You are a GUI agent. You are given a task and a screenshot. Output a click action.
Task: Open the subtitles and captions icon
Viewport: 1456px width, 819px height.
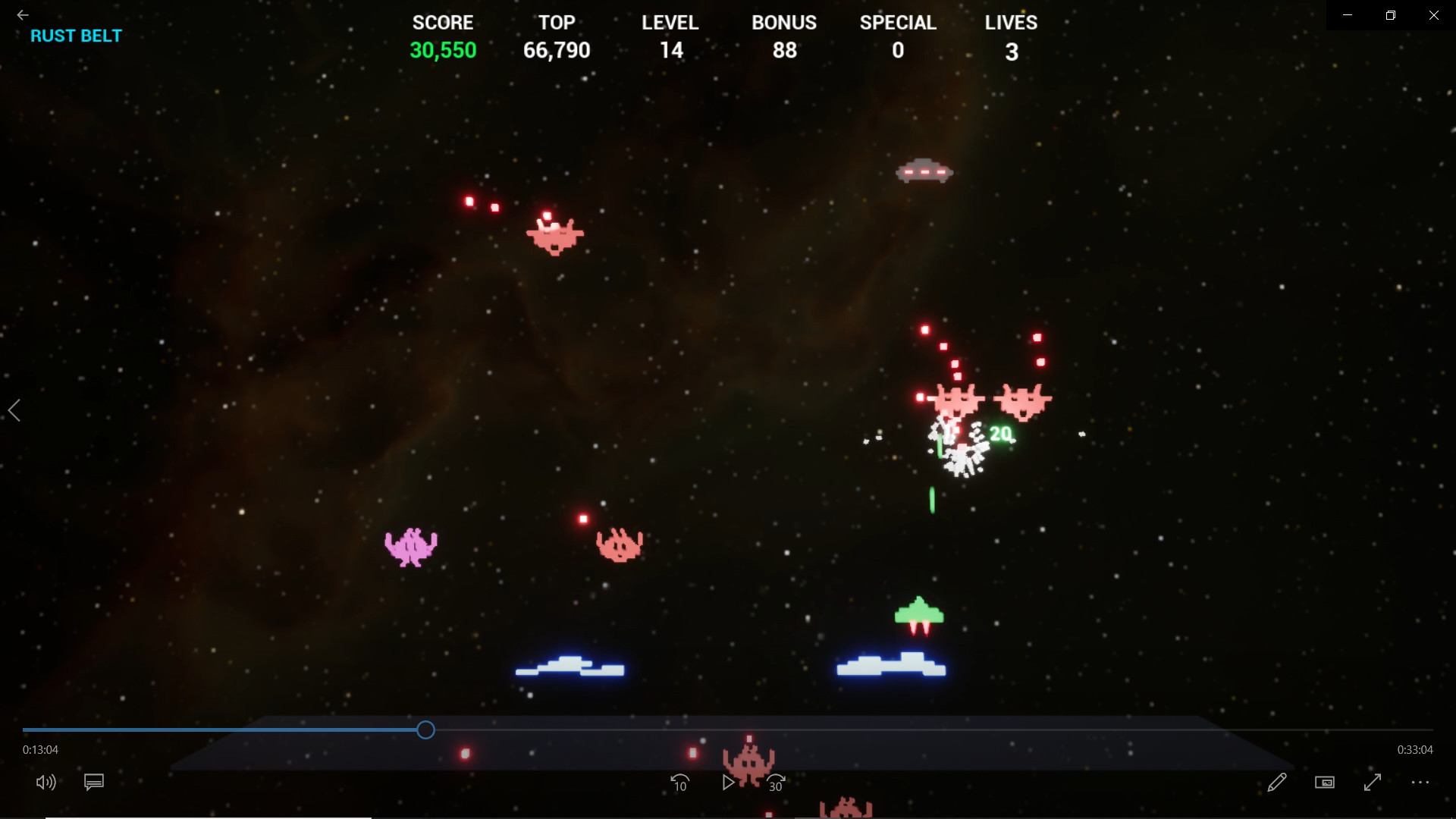point(93,783)
